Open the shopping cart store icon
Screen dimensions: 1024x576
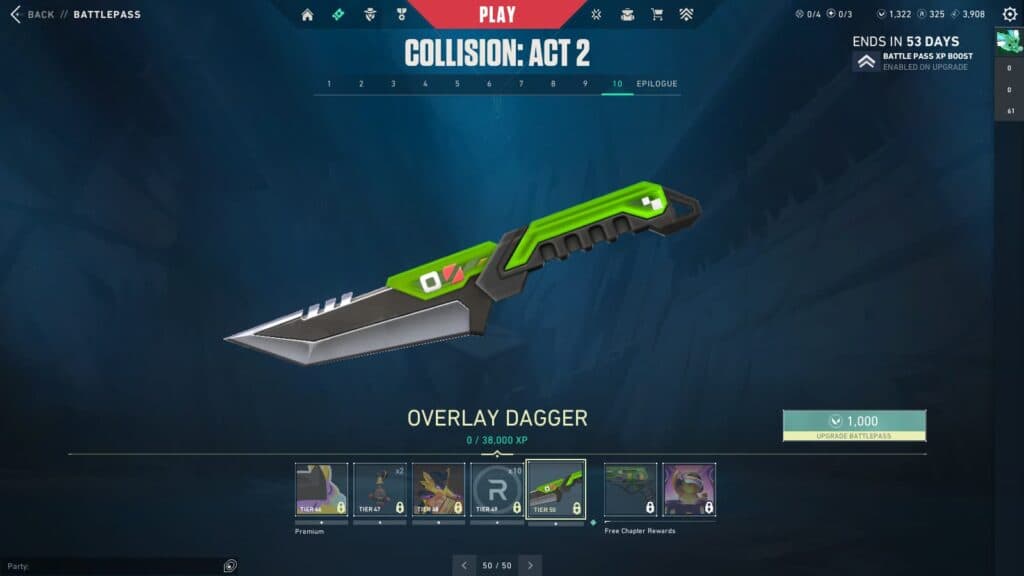pyautogui.click(x=657, y=15)
